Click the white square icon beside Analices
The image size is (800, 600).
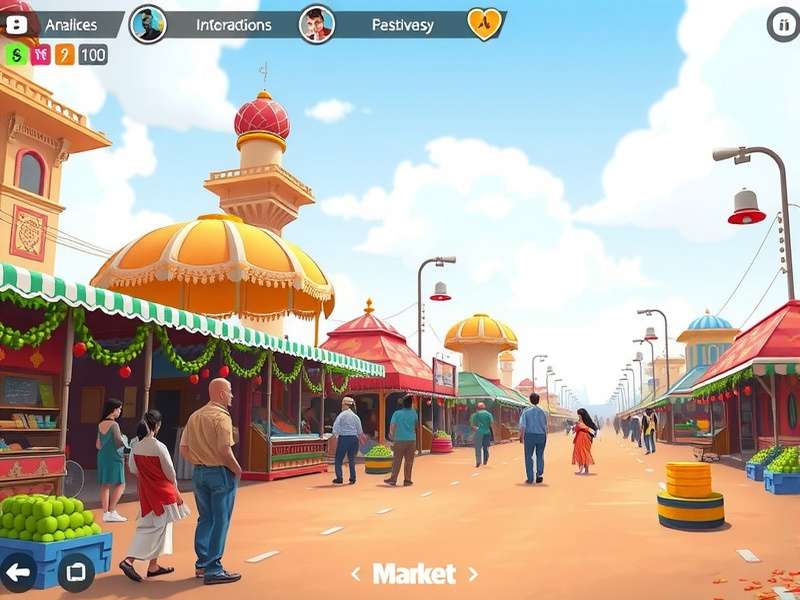pyautogui.click(x=17, y=25)
